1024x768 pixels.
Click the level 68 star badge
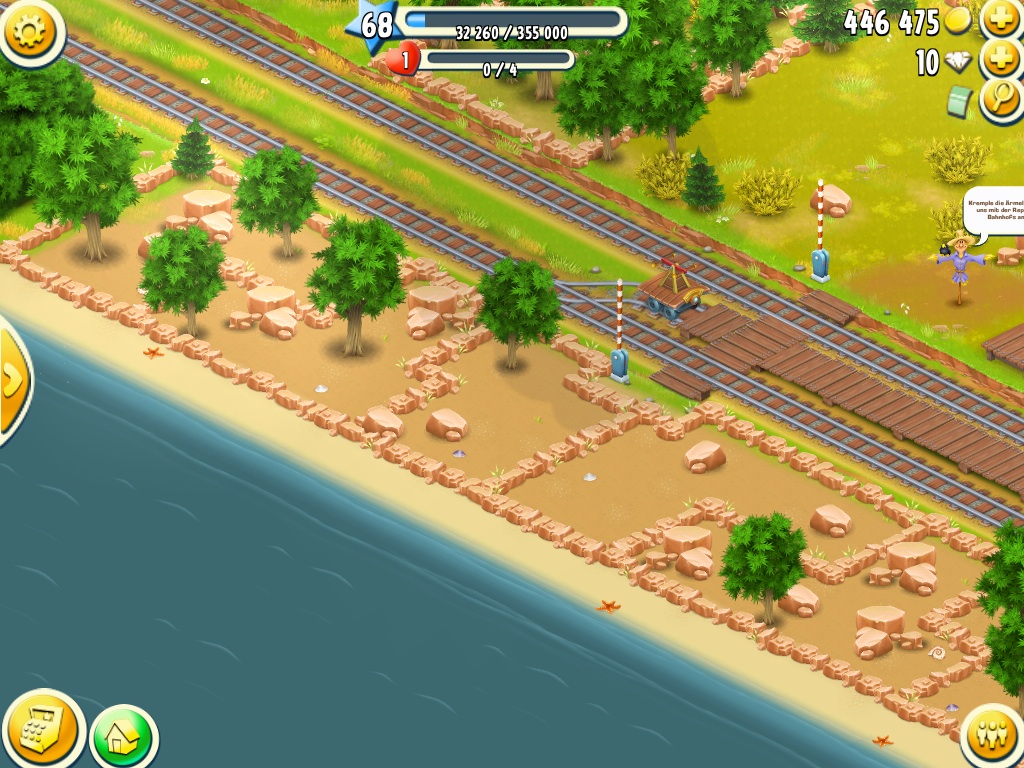point(374,25)
